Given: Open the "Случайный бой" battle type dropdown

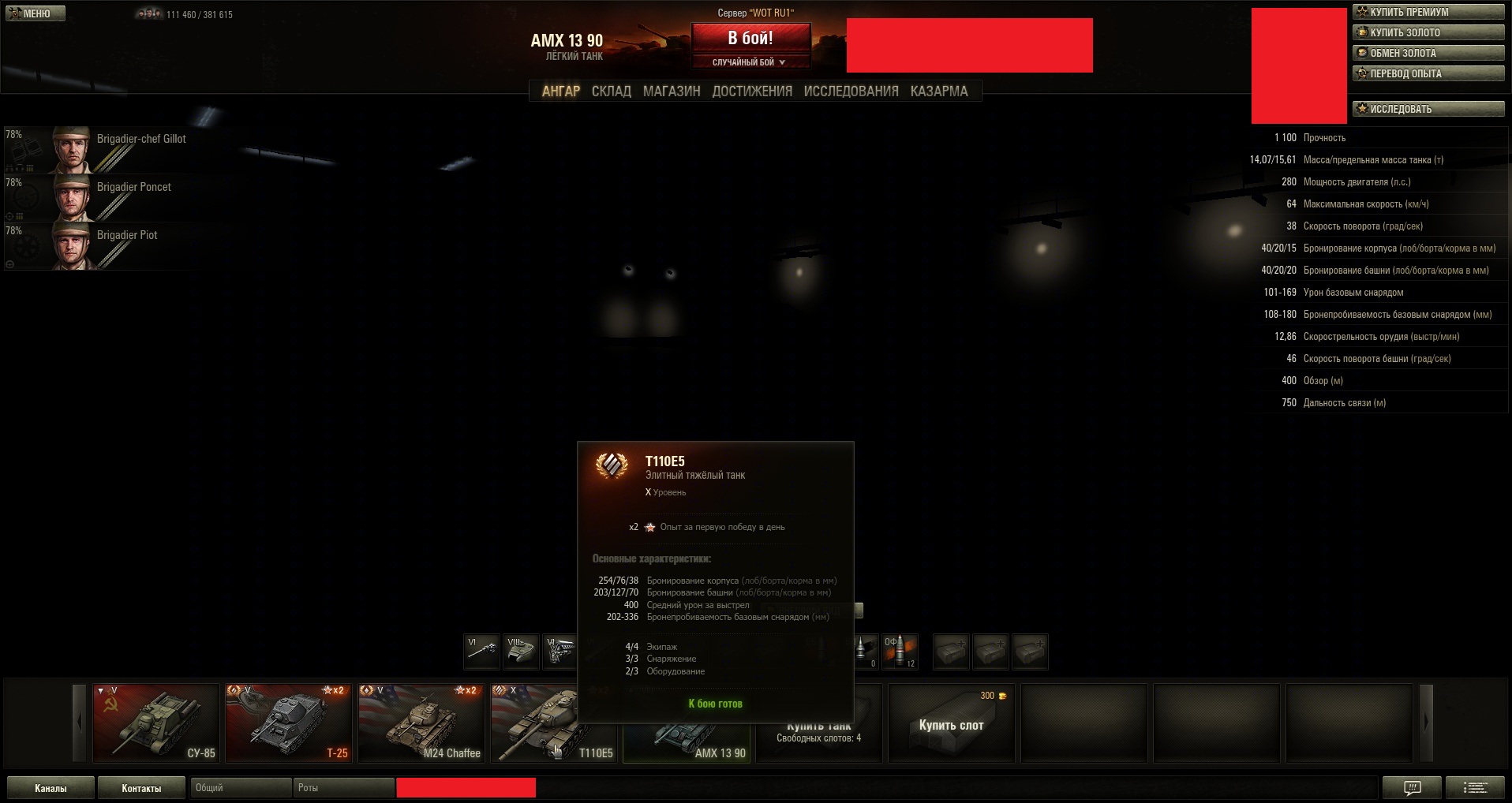Looking at the screenshot, I should click(750, 62).
